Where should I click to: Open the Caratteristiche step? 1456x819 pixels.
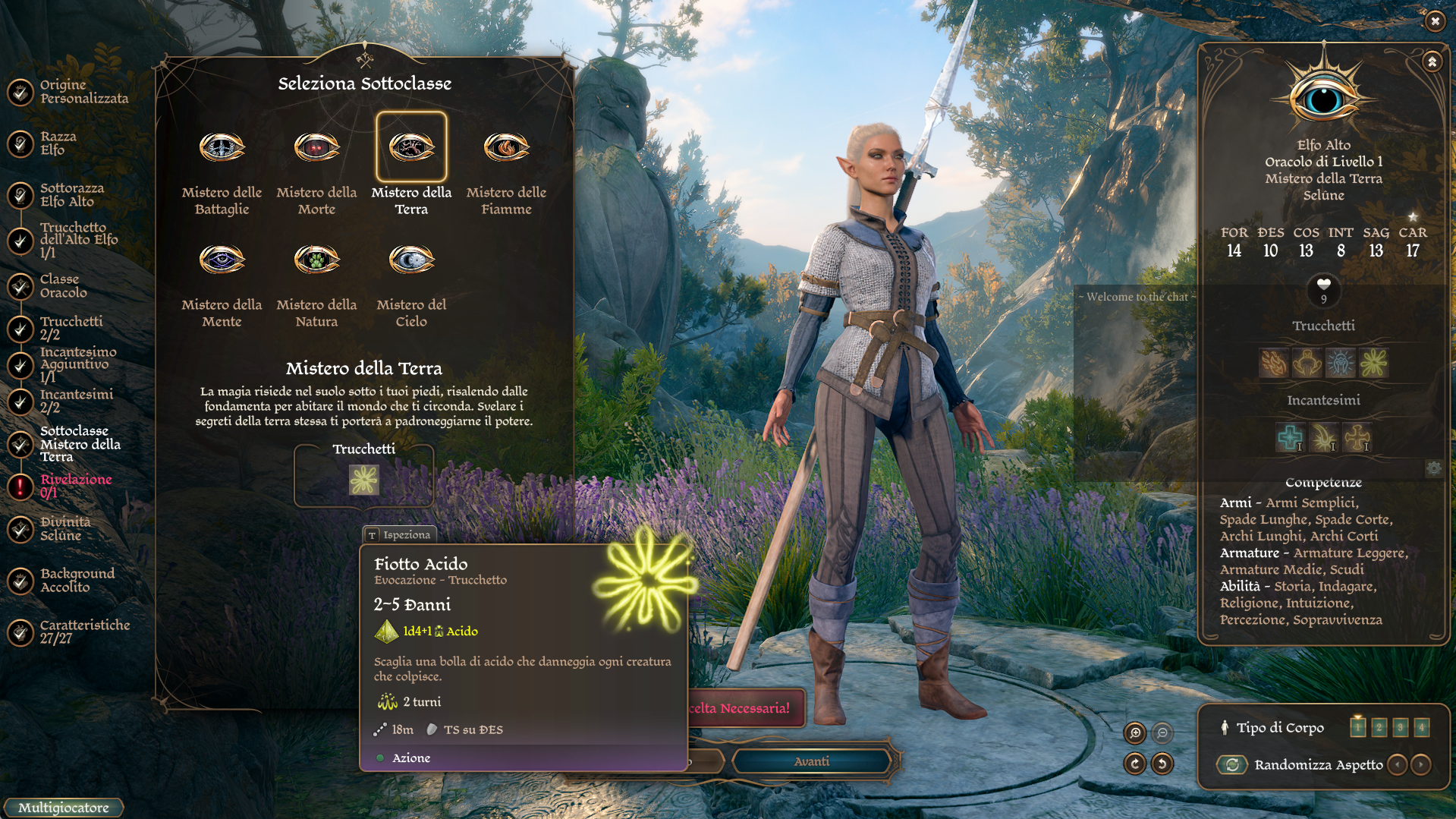pyautogui.click(x=84, y=632)
